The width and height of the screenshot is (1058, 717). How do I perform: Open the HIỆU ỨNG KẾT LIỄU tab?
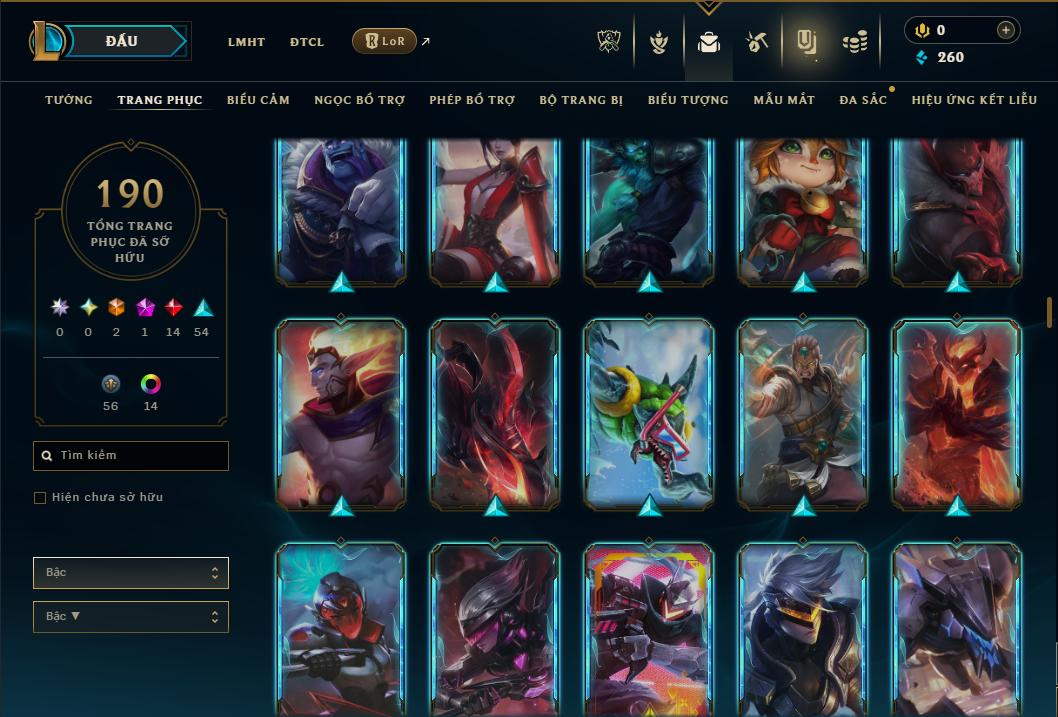(974, 100)
